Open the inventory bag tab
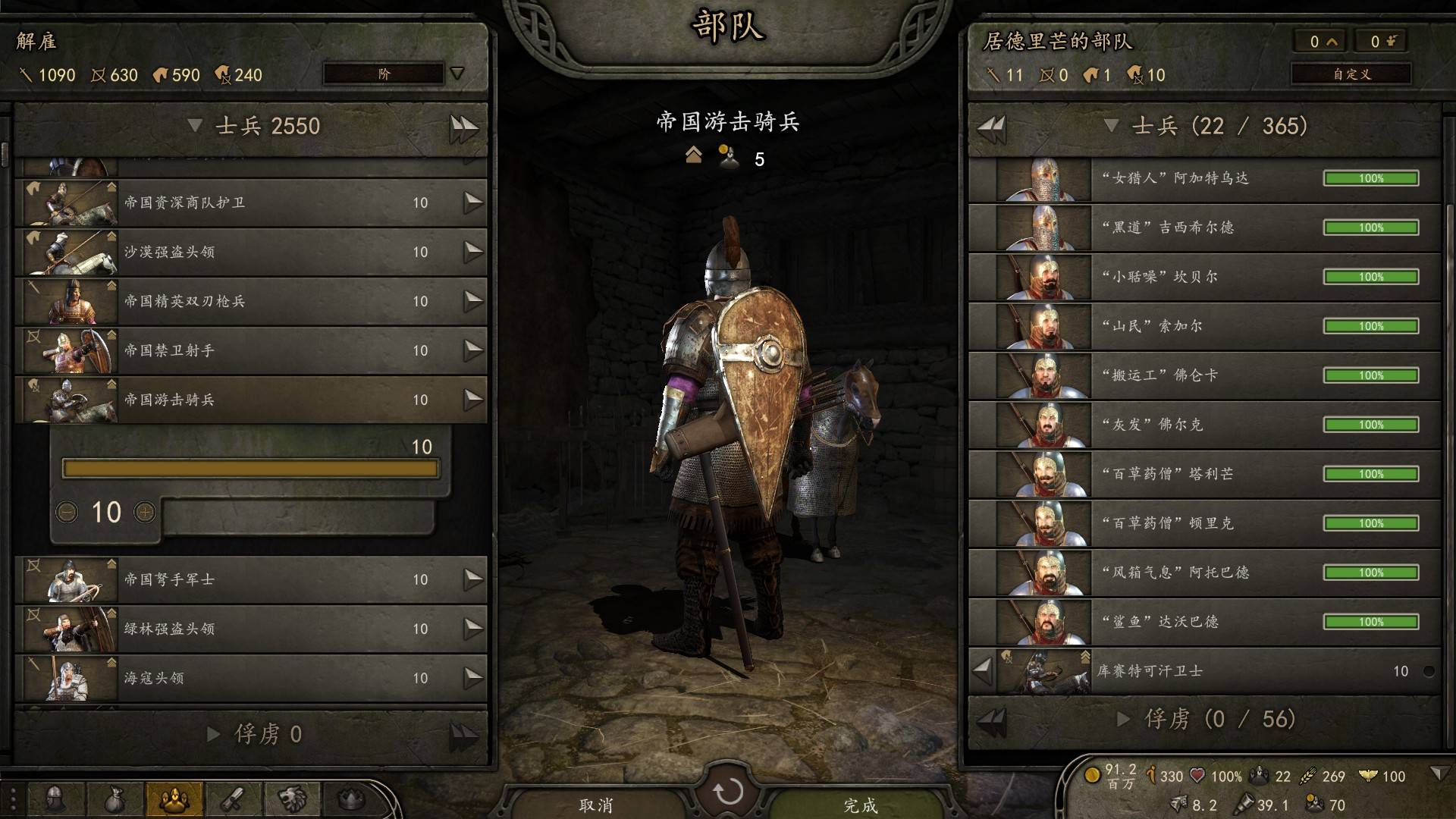The height and width of the screenshot is (819, 1456). click(115, 799)
